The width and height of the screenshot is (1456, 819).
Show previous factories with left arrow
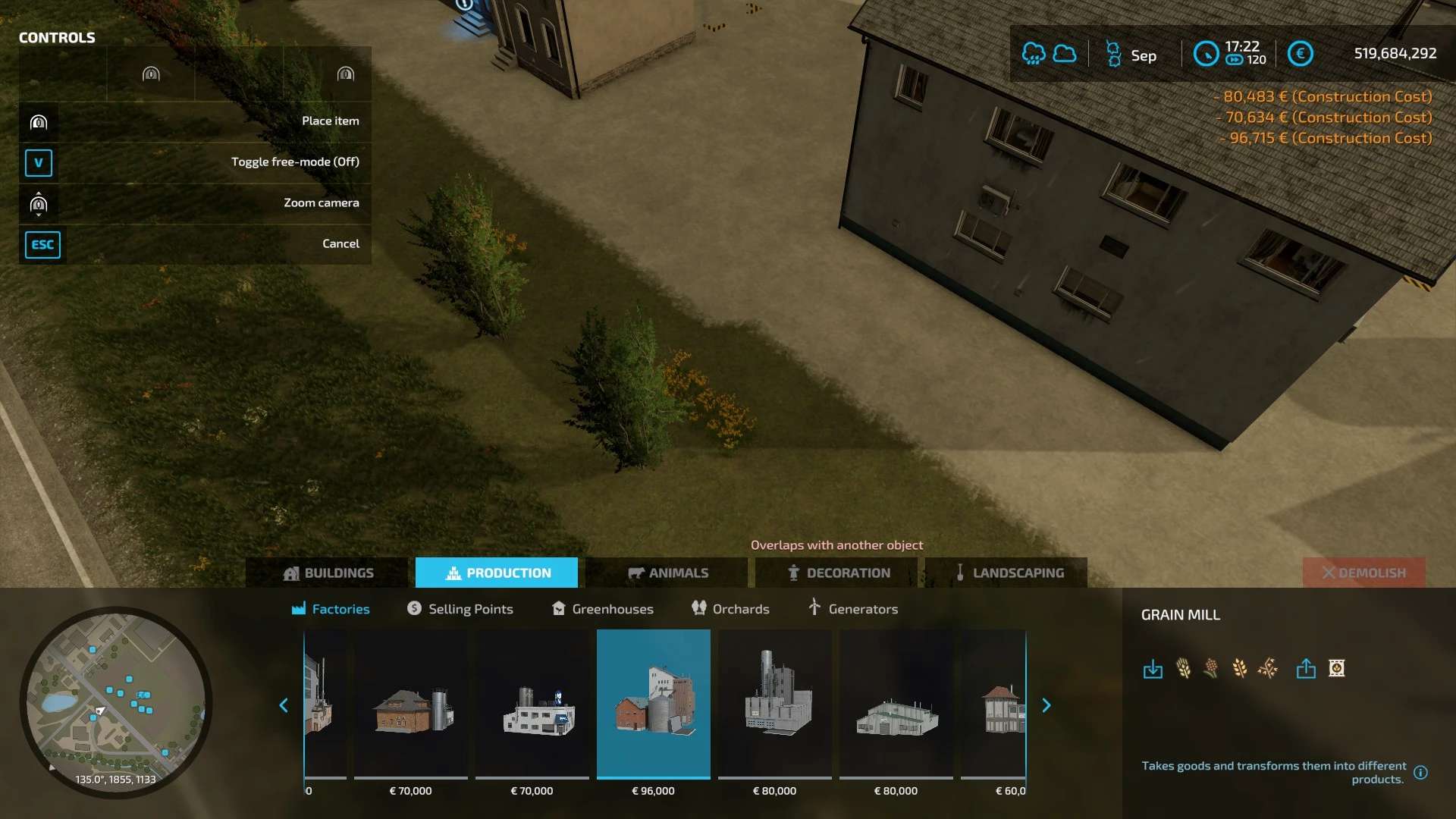(x=284, y=705)
